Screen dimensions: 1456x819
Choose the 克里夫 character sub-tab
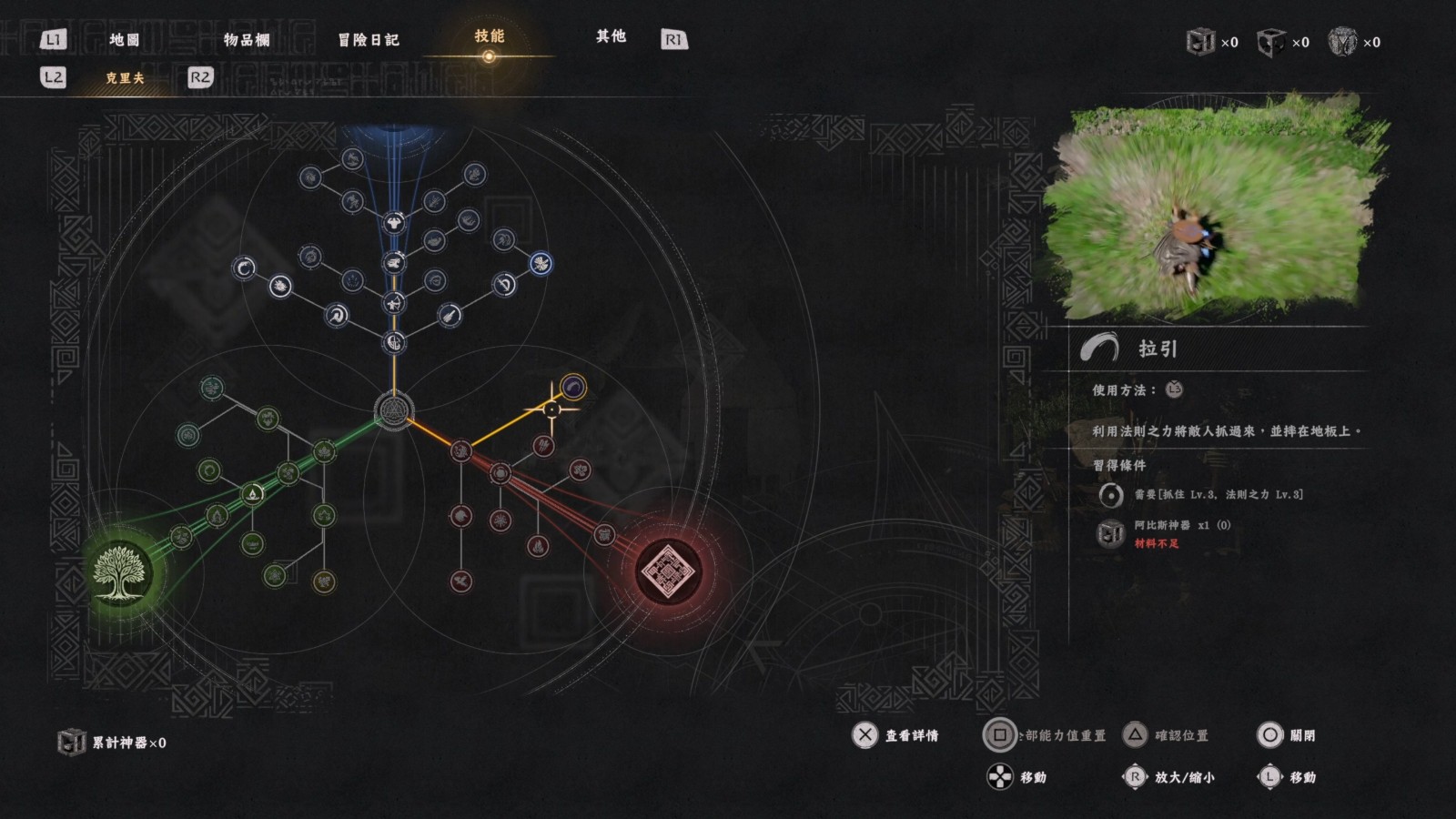(x=125, y=78)
